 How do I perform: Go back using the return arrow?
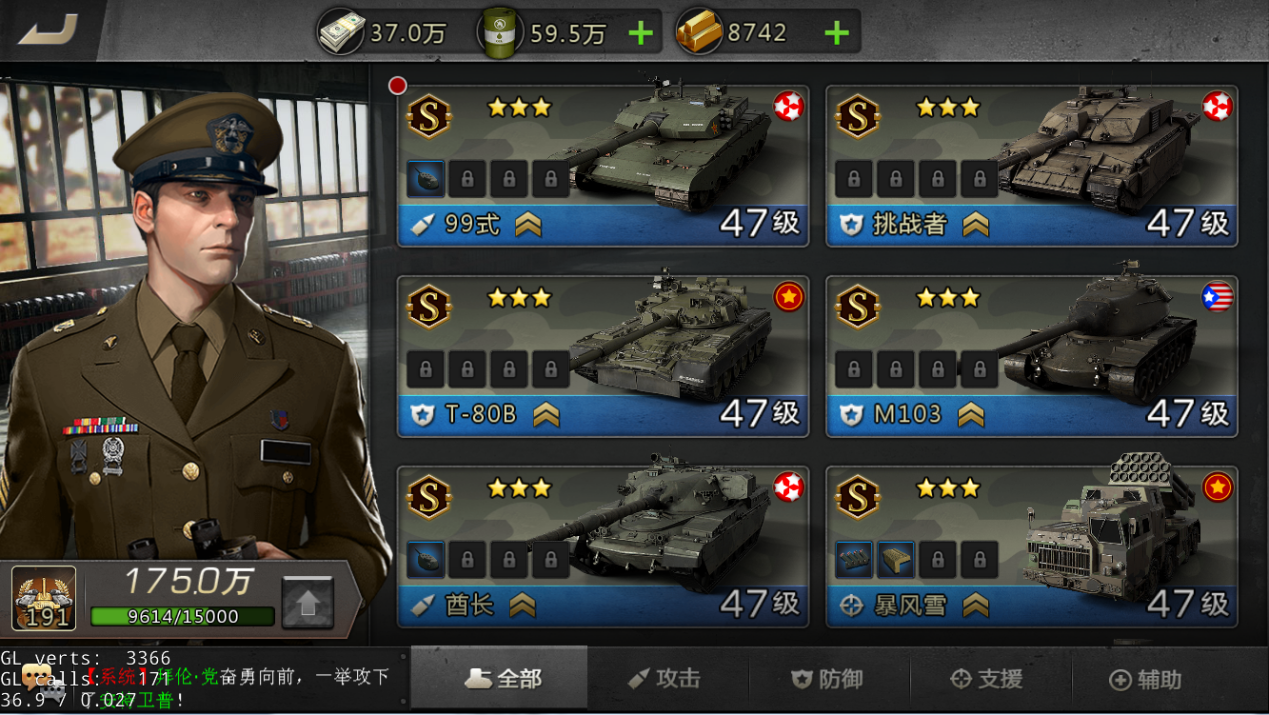pos(48,30)
